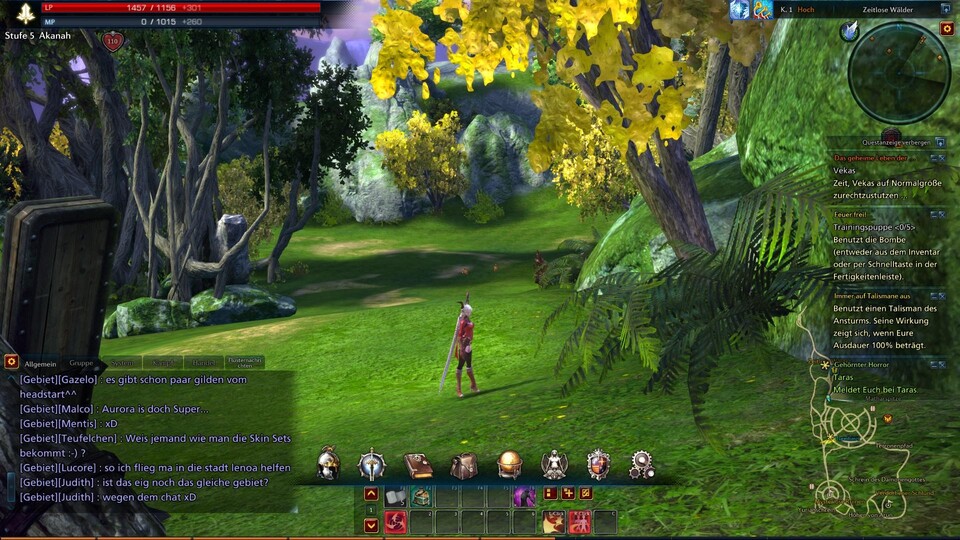Open the world map globe icon
Screen dimensions: 960x540
509,464
